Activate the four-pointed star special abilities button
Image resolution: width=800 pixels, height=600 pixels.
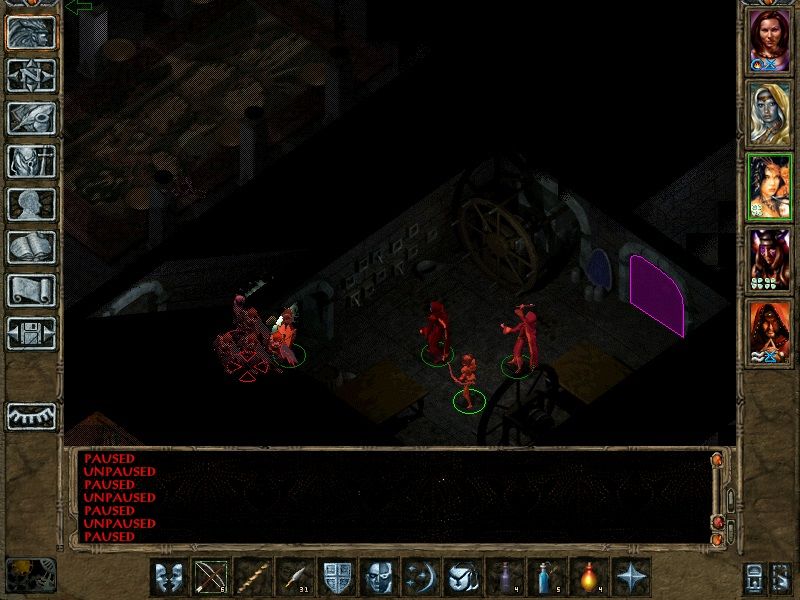tap(632, 578)
